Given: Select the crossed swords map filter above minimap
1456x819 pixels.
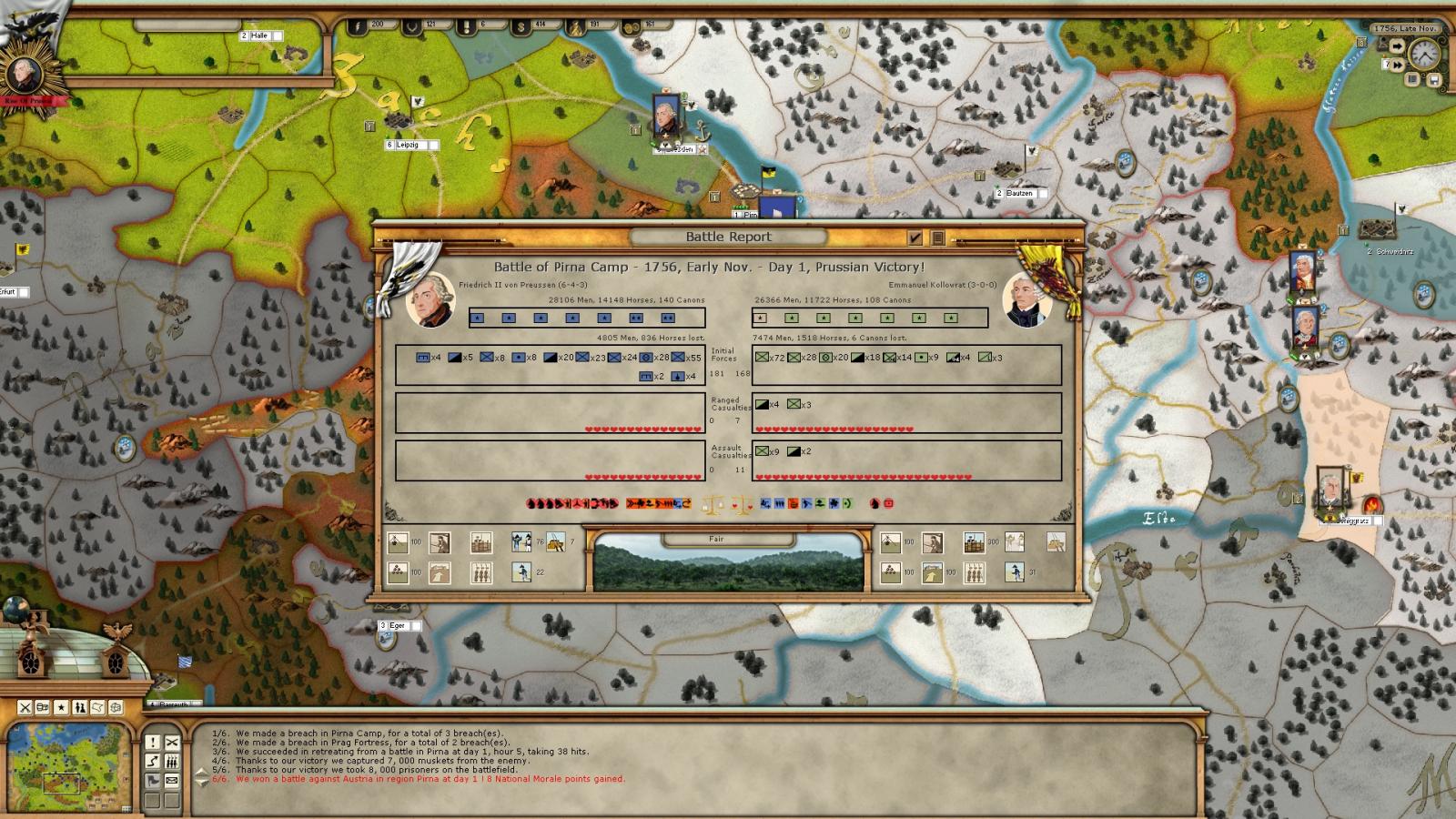Looking at the screenshot, I should tap(25, 707).
